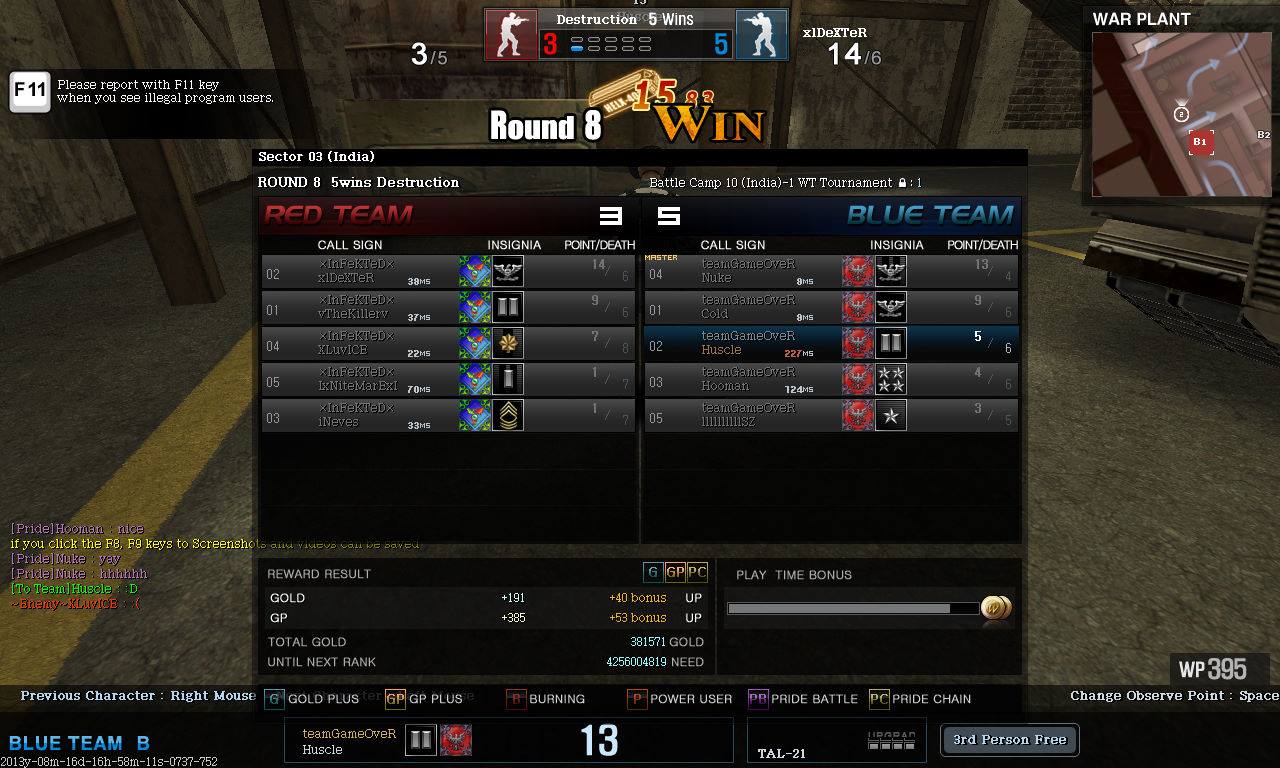Click the Gold Plus legend icon
The image size is (1280, 768).
pos(274,699)
